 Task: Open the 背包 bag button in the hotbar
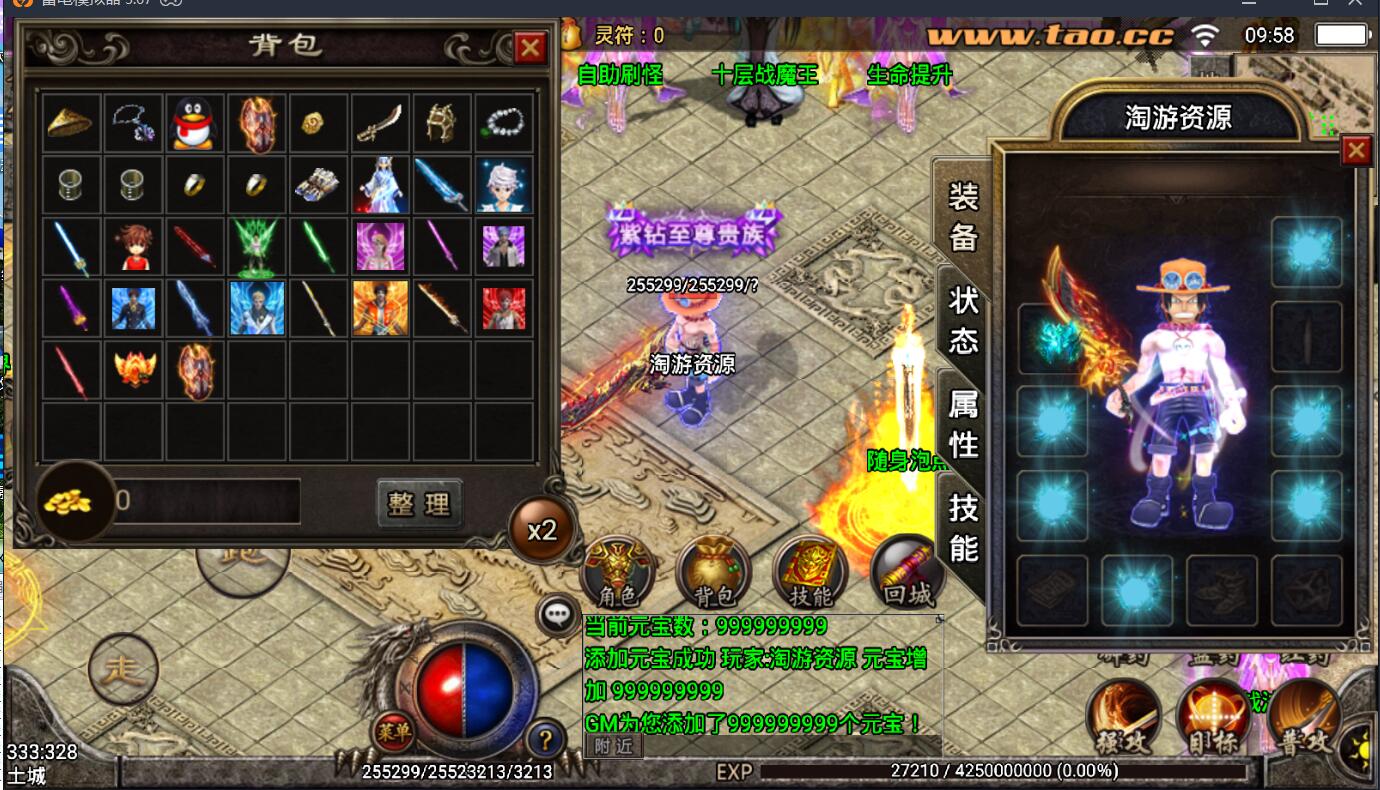713,574
